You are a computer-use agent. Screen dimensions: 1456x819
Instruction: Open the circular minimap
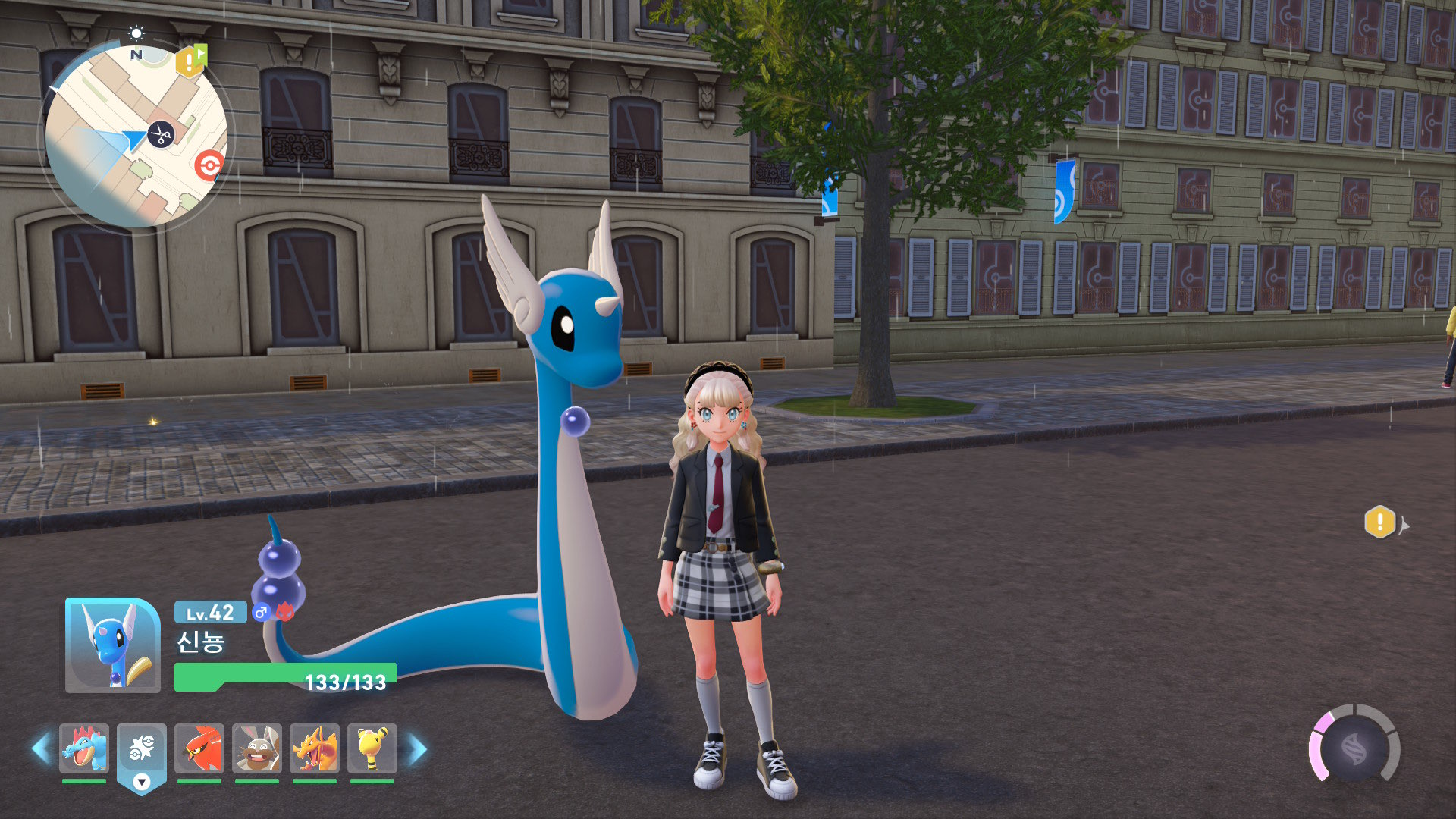[136, 136]
